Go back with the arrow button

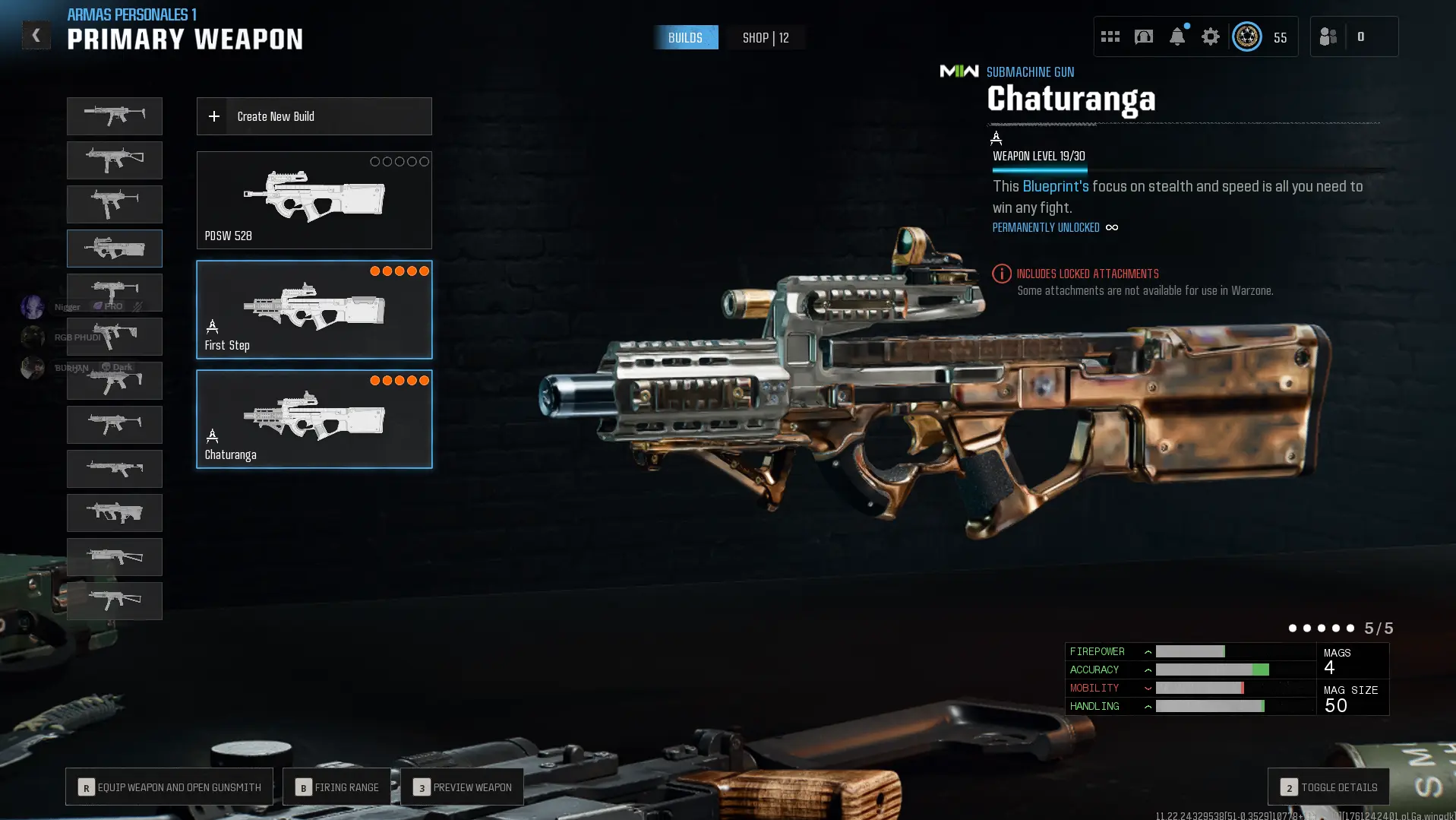36,36
